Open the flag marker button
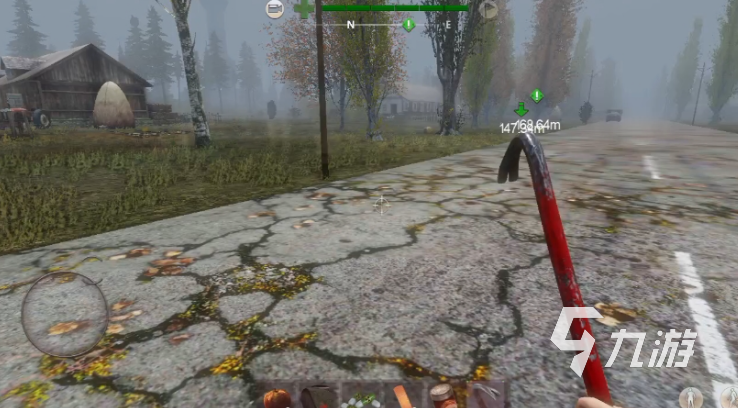Viewport: 738px width, 408px height. tap(488, 10)
